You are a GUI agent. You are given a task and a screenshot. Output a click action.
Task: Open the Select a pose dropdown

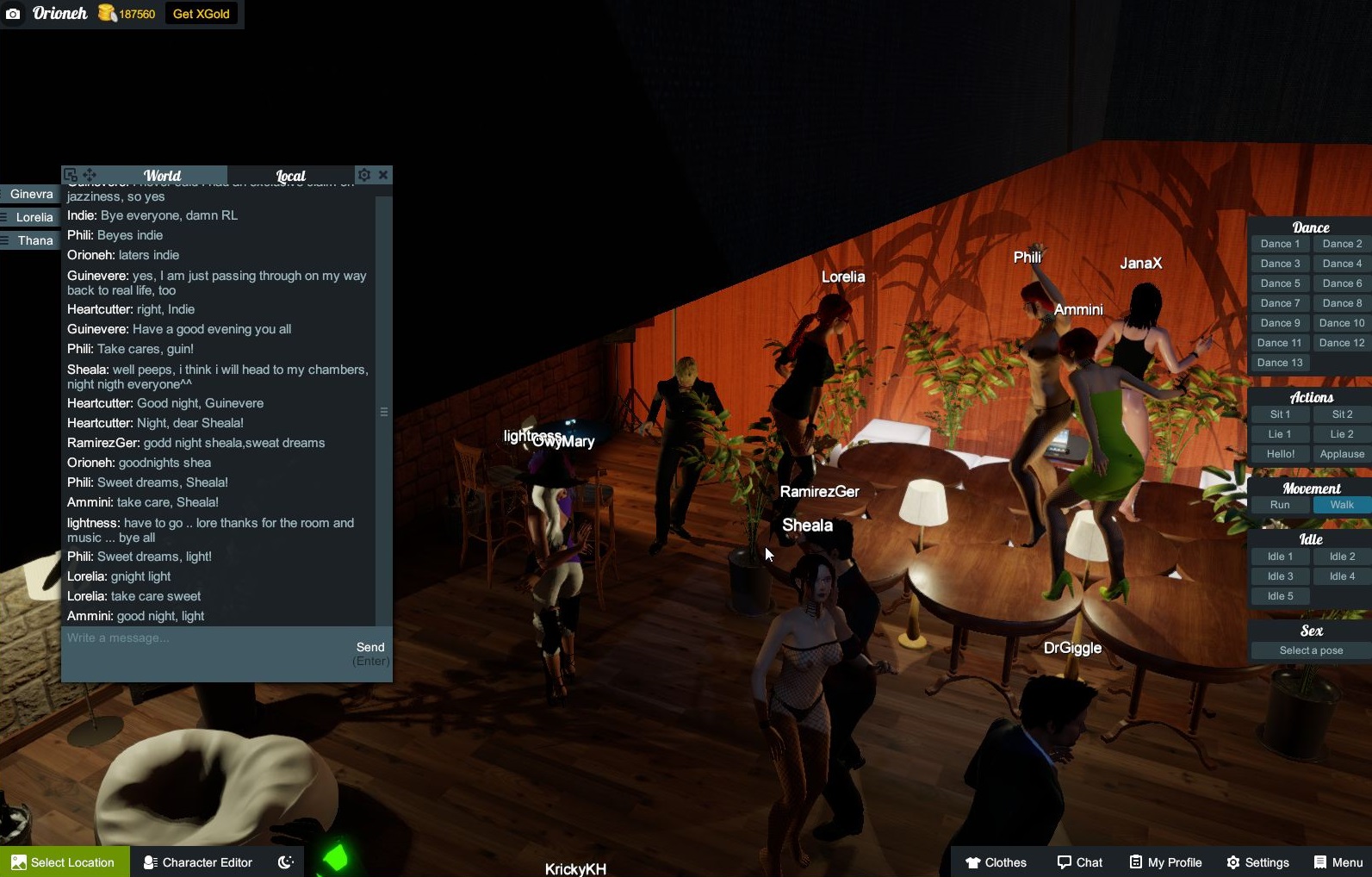pos(1310,650)
